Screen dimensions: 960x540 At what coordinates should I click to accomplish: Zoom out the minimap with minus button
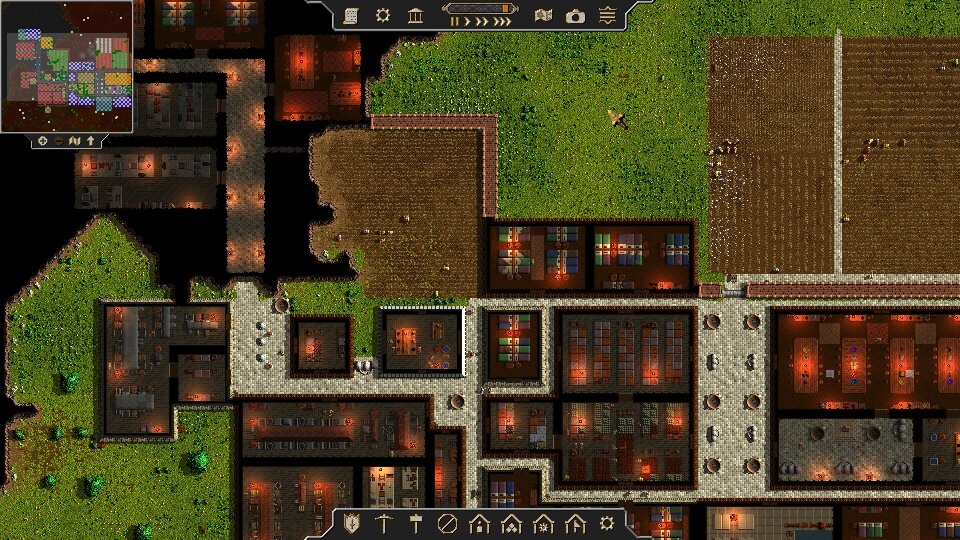point(59,141)
